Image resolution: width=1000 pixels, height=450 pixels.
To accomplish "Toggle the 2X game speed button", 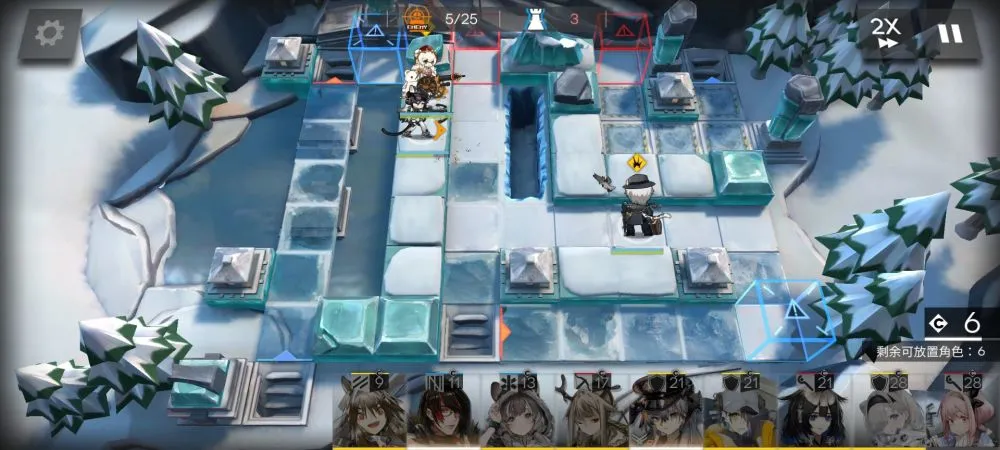I will [884, 33].
